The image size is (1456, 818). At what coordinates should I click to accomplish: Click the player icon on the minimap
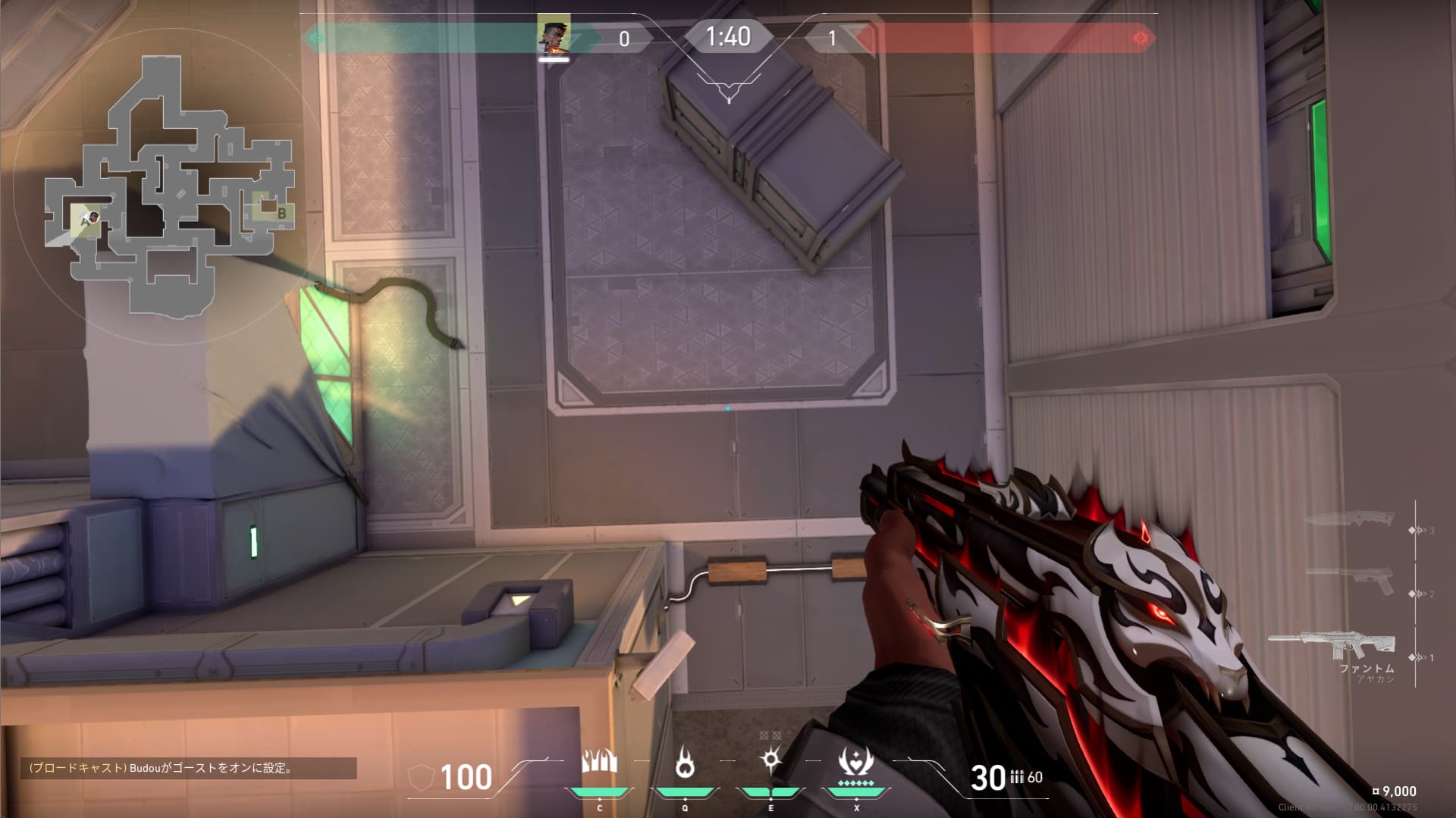[x=90, y=219]
